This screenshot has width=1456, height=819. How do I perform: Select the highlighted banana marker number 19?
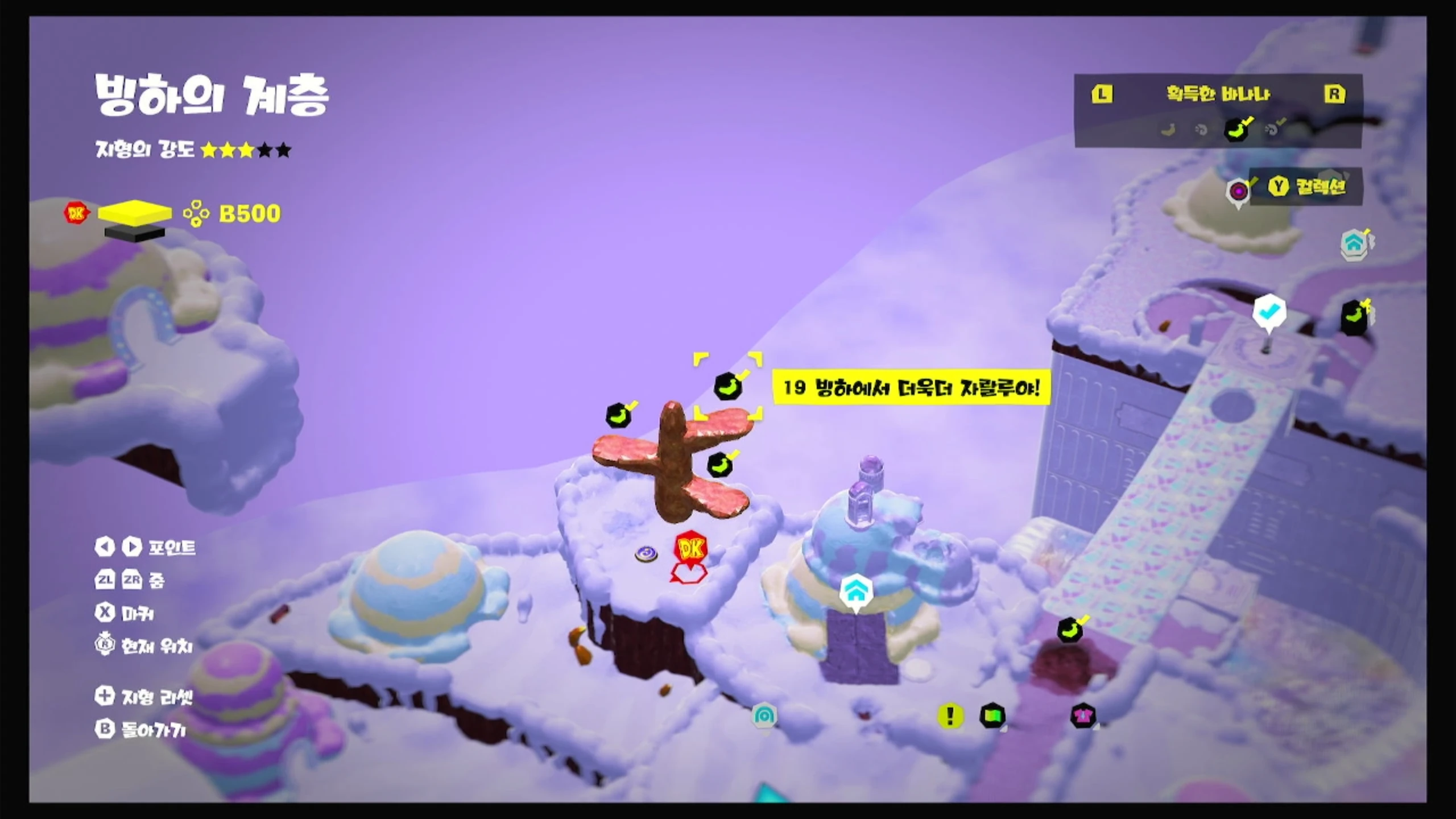[727, 387]
